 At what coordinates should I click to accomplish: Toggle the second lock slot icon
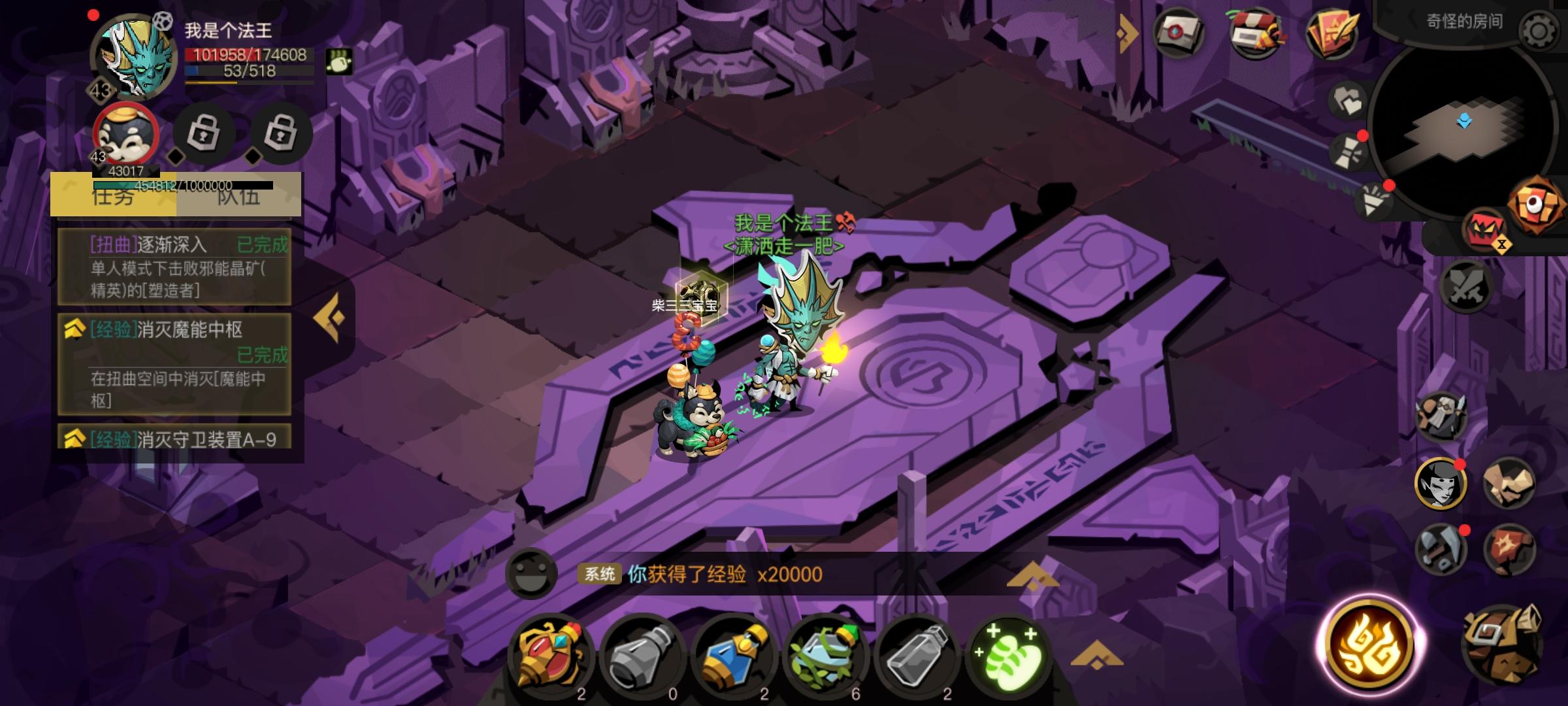pyautogui.click(x=281, y=134)
